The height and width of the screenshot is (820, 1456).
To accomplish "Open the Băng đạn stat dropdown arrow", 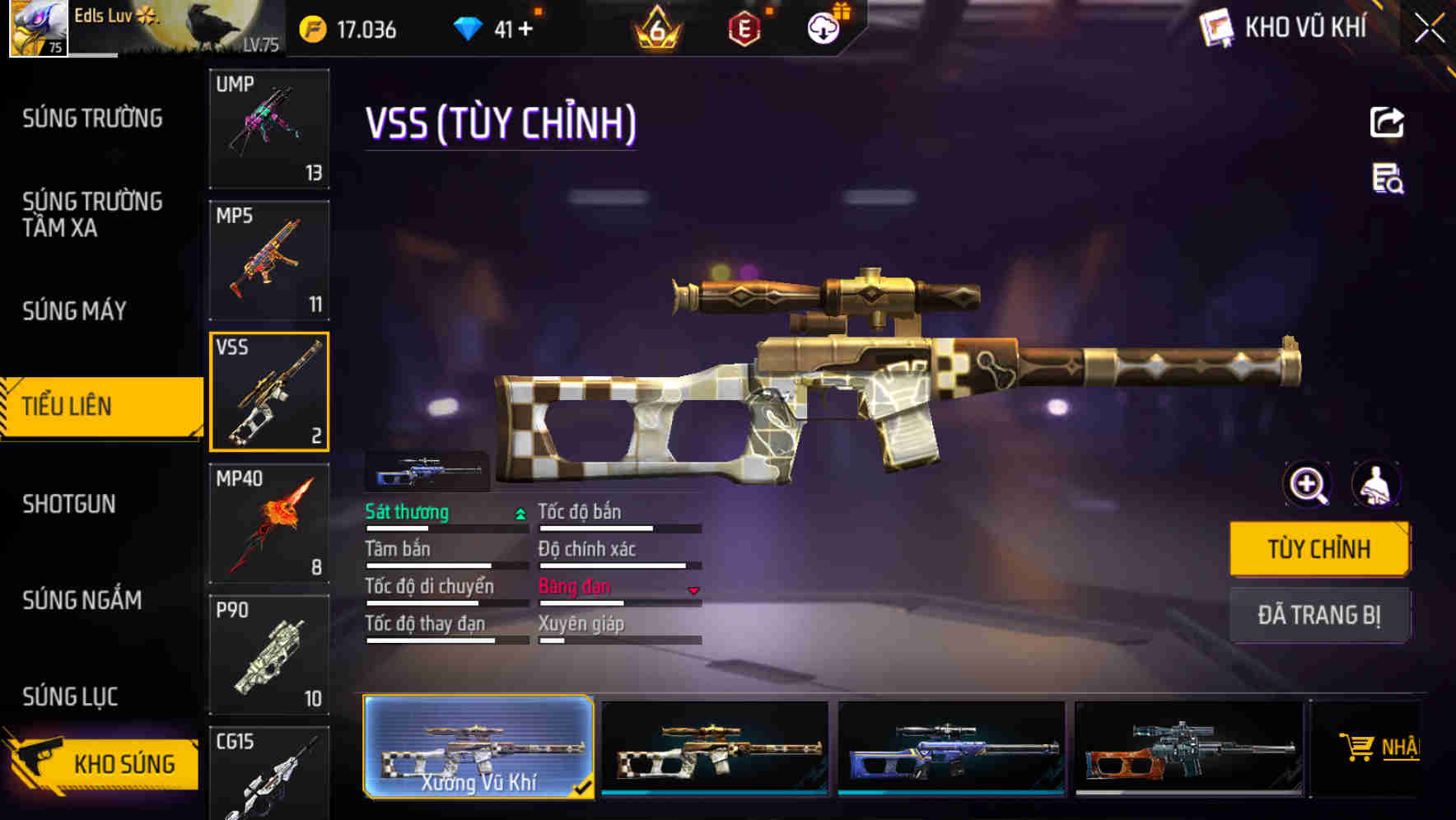I will [693, 589].
